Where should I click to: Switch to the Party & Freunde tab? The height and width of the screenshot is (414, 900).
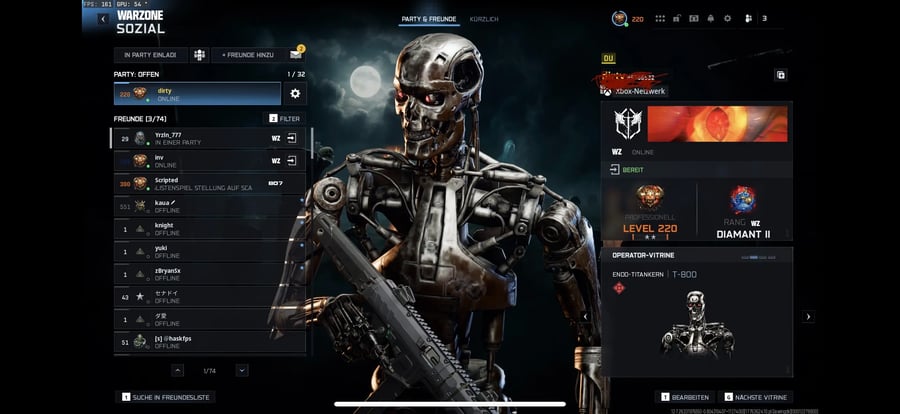(428, 19)
